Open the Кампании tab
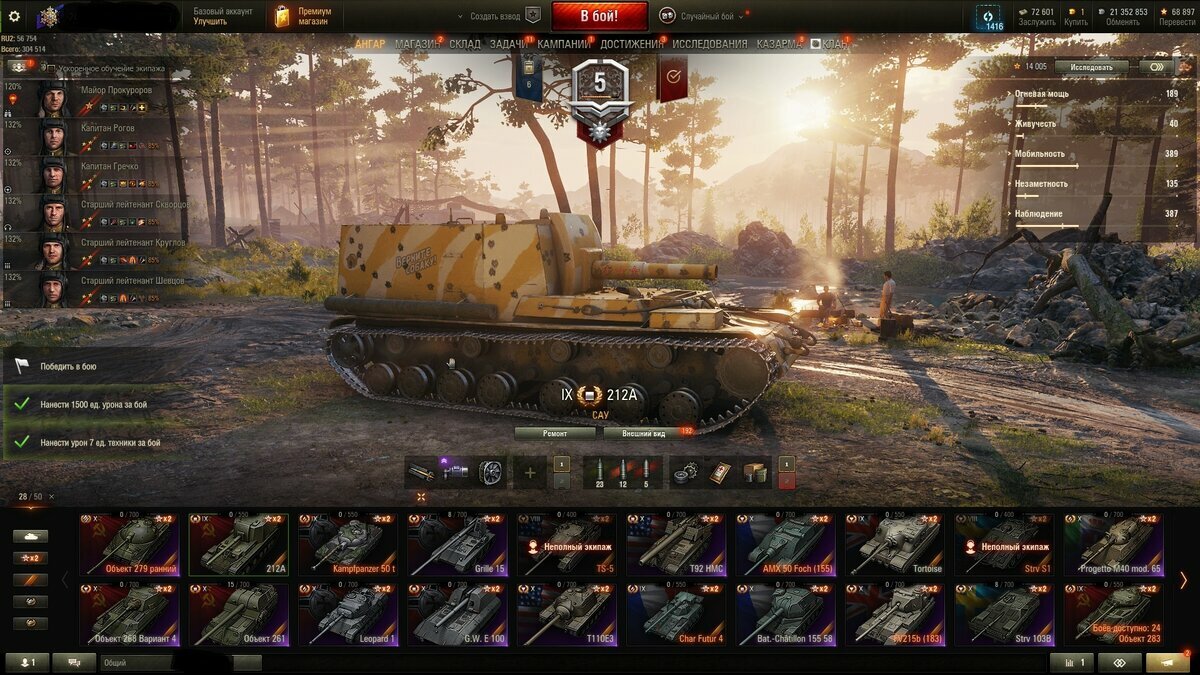This screenshot has width=1200, height=675. [x=563, y=44]
